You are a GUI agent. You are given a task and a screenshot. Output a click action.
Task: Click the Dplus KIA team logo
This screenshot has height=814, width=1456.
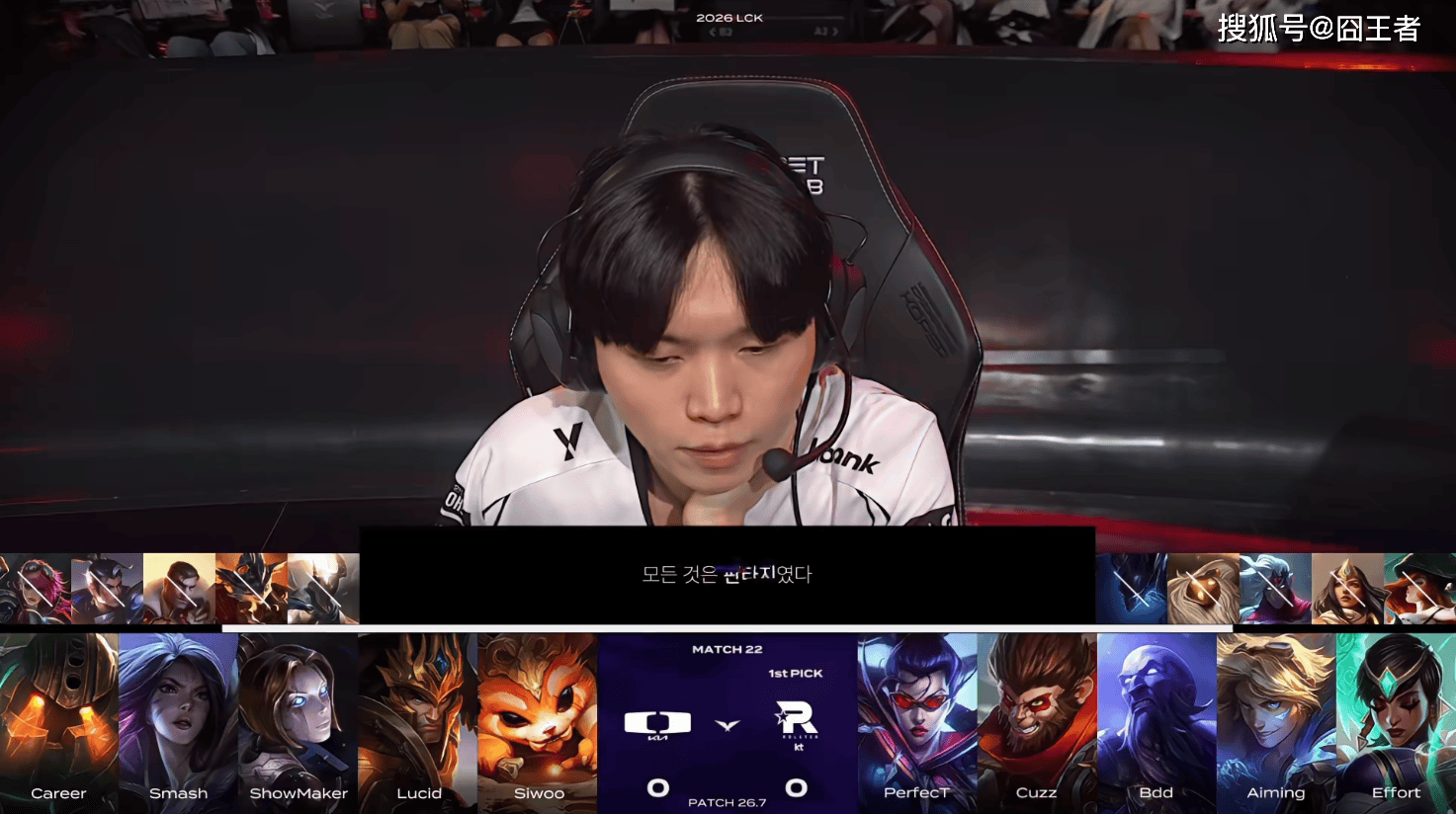click(657, 724)
